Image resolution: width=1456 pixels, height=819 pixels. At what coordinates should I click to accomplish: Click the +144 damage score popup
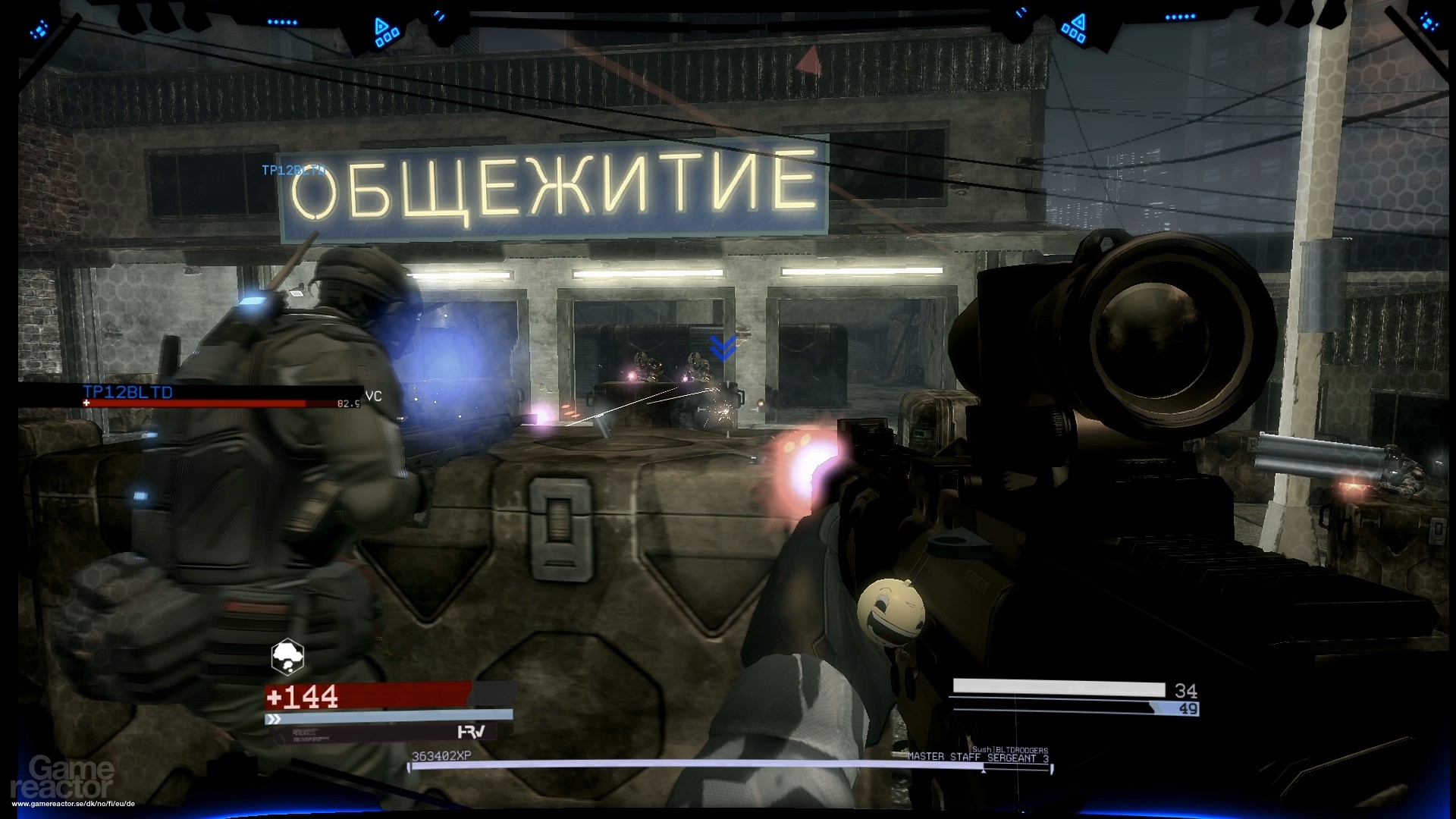coord(302,696)
